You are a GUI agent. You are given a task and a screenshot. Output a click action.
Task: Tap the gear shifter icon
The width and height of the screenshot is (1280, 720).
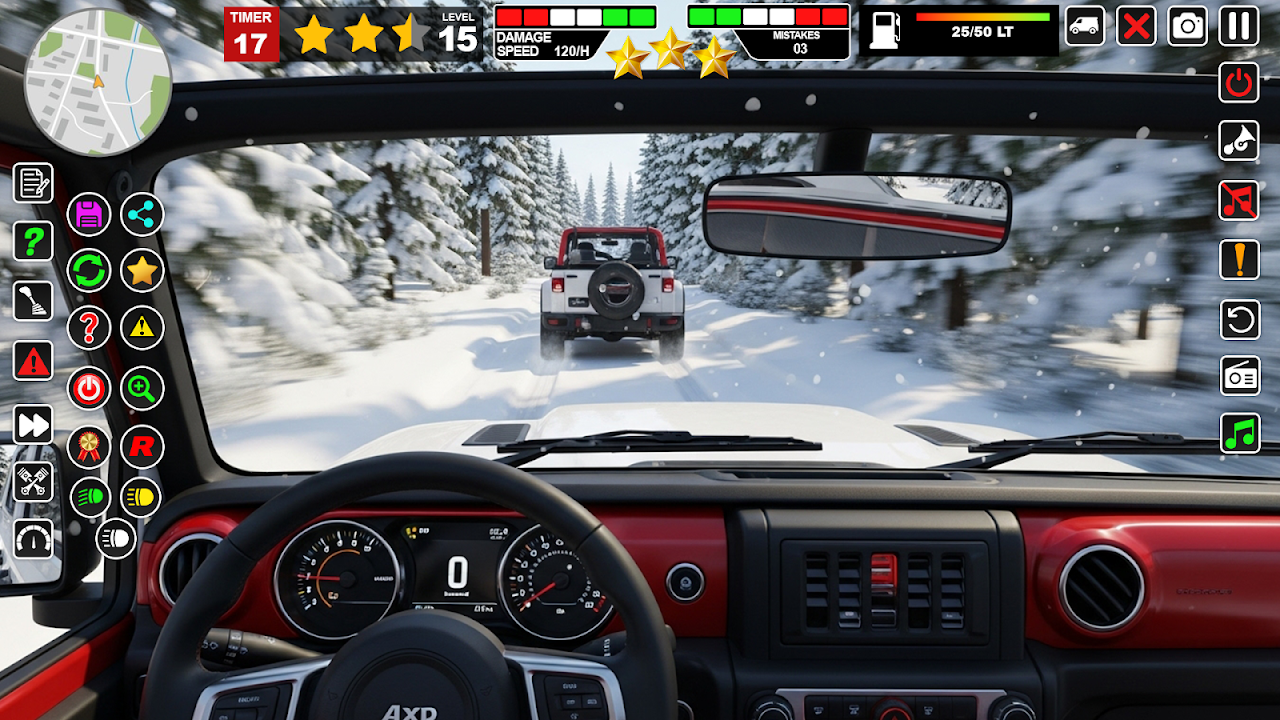click(33, 301)
